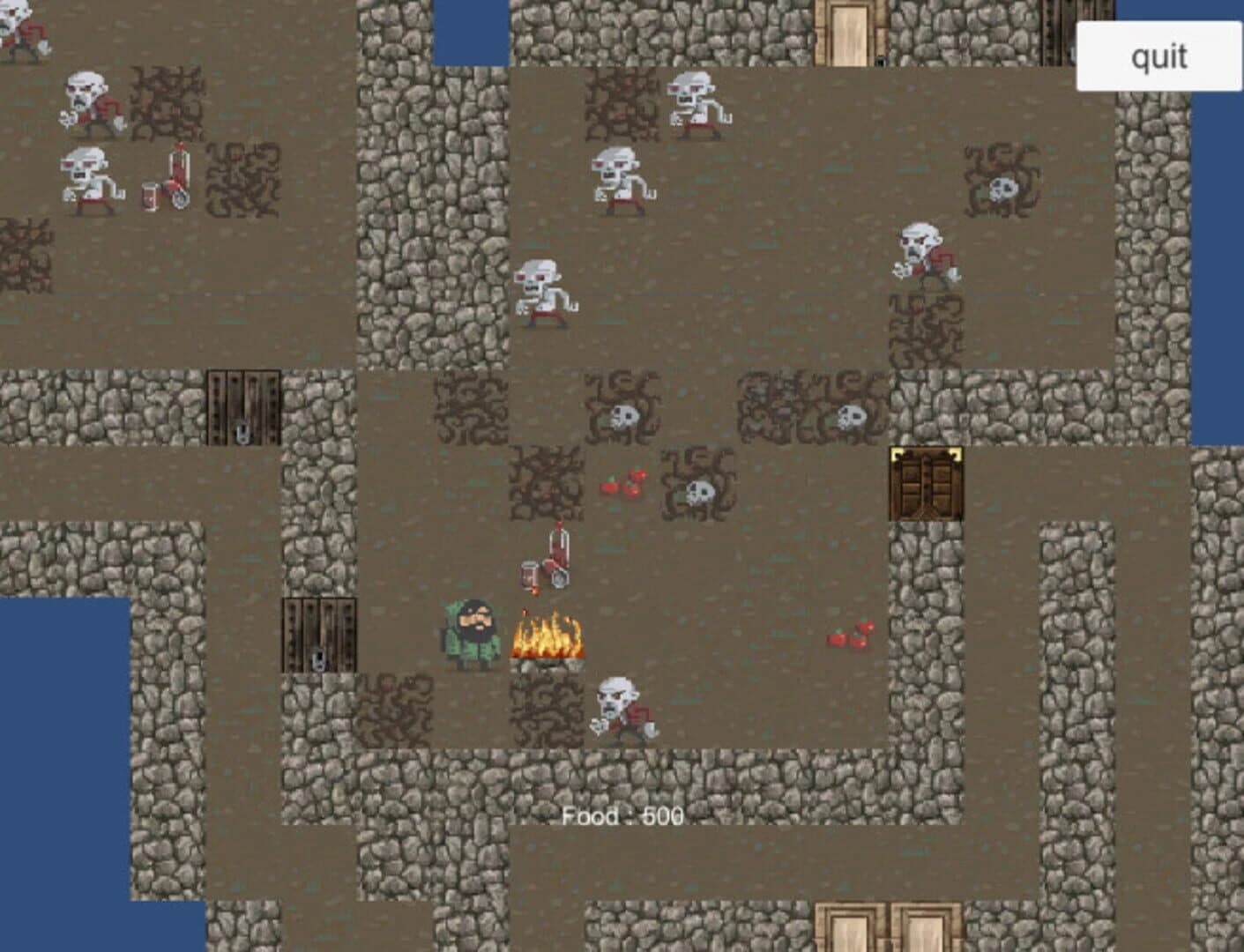Click the skull lying in the weeds top-right
This screenshot has width=1244, height=952.
click(1003, 188)
